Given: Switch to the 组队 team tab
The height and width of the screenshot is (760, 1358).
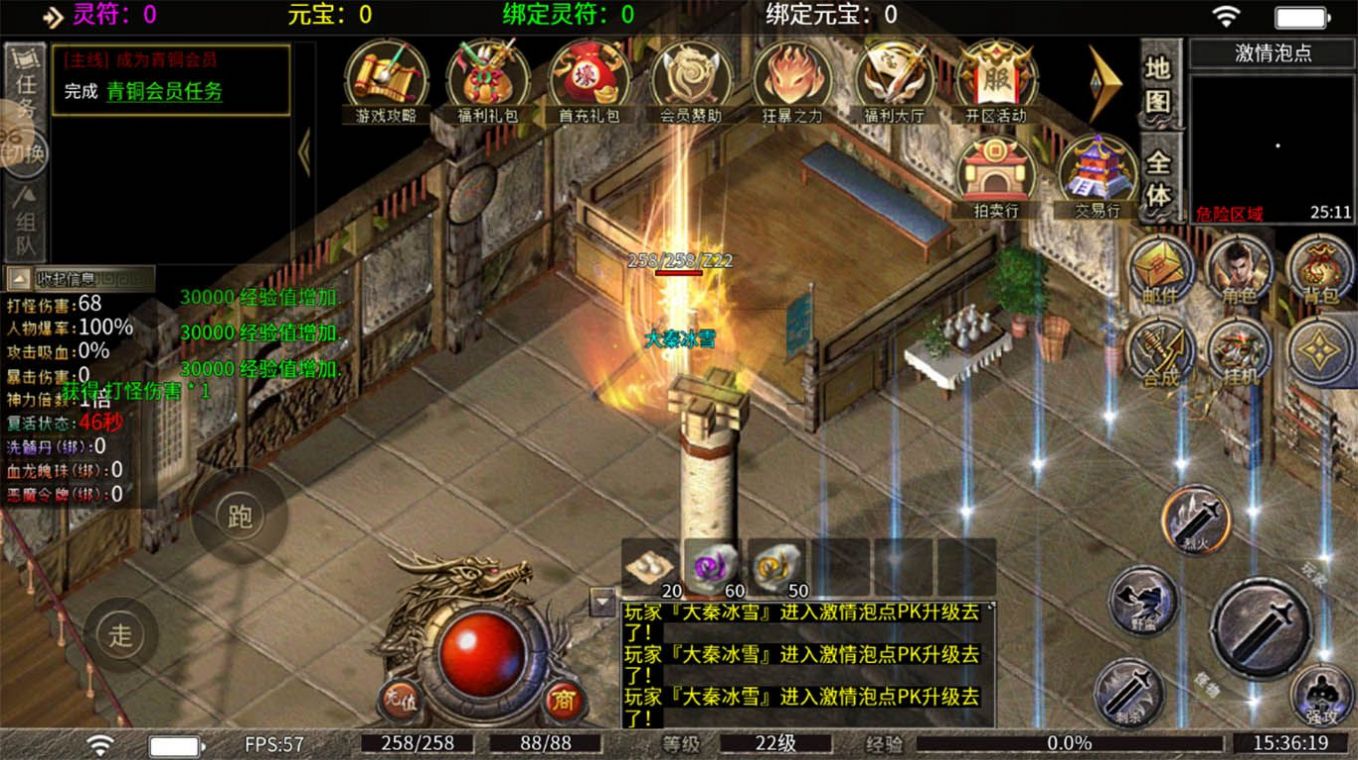Looking at the screenshot, I should coord(26,220).
